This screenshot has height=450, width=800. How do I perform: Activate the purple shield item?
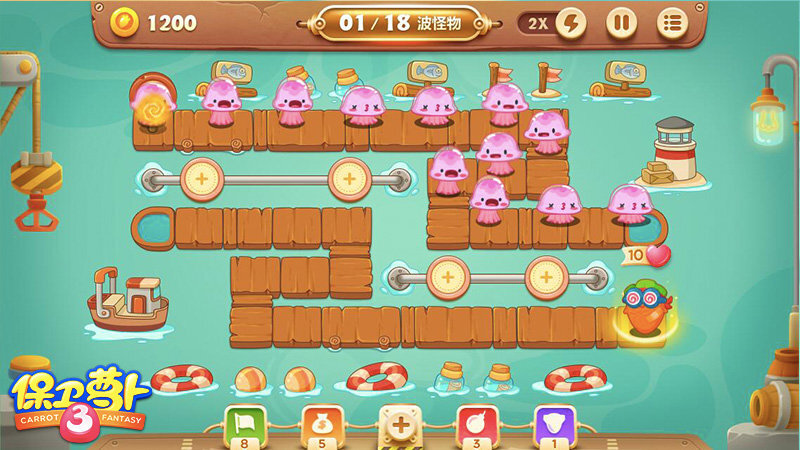click(x=553, y=425)
